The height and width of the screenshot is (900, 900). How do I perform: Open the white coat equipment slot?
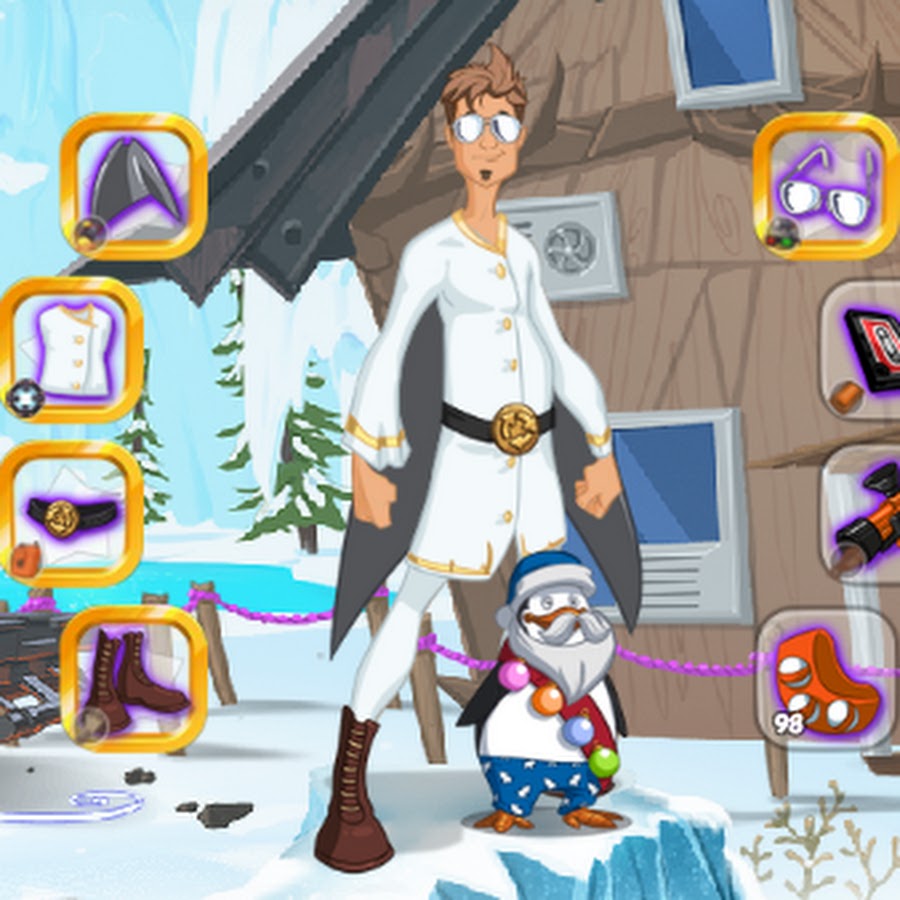tap(72, 350)
